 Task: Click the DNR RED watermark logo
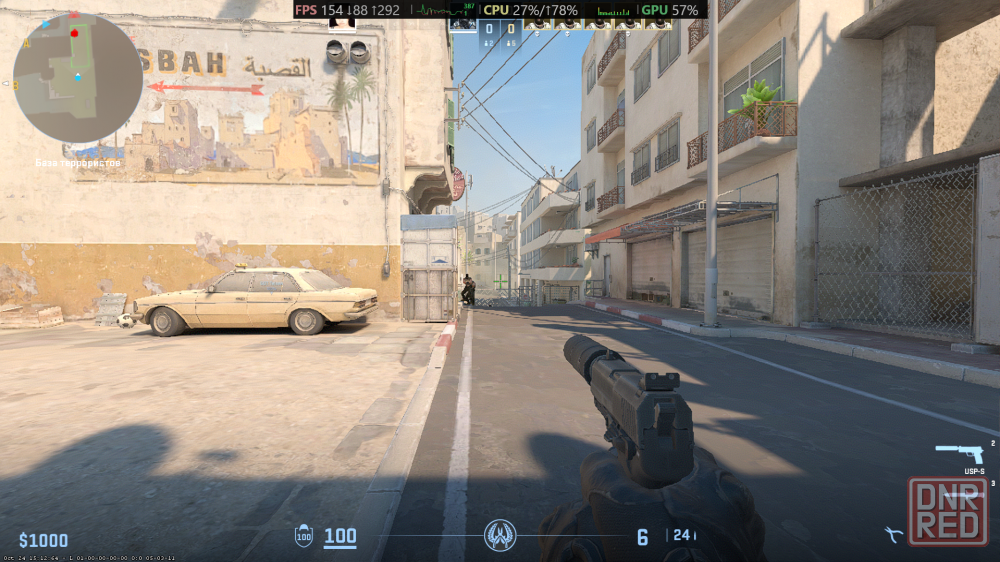(947, 512)
